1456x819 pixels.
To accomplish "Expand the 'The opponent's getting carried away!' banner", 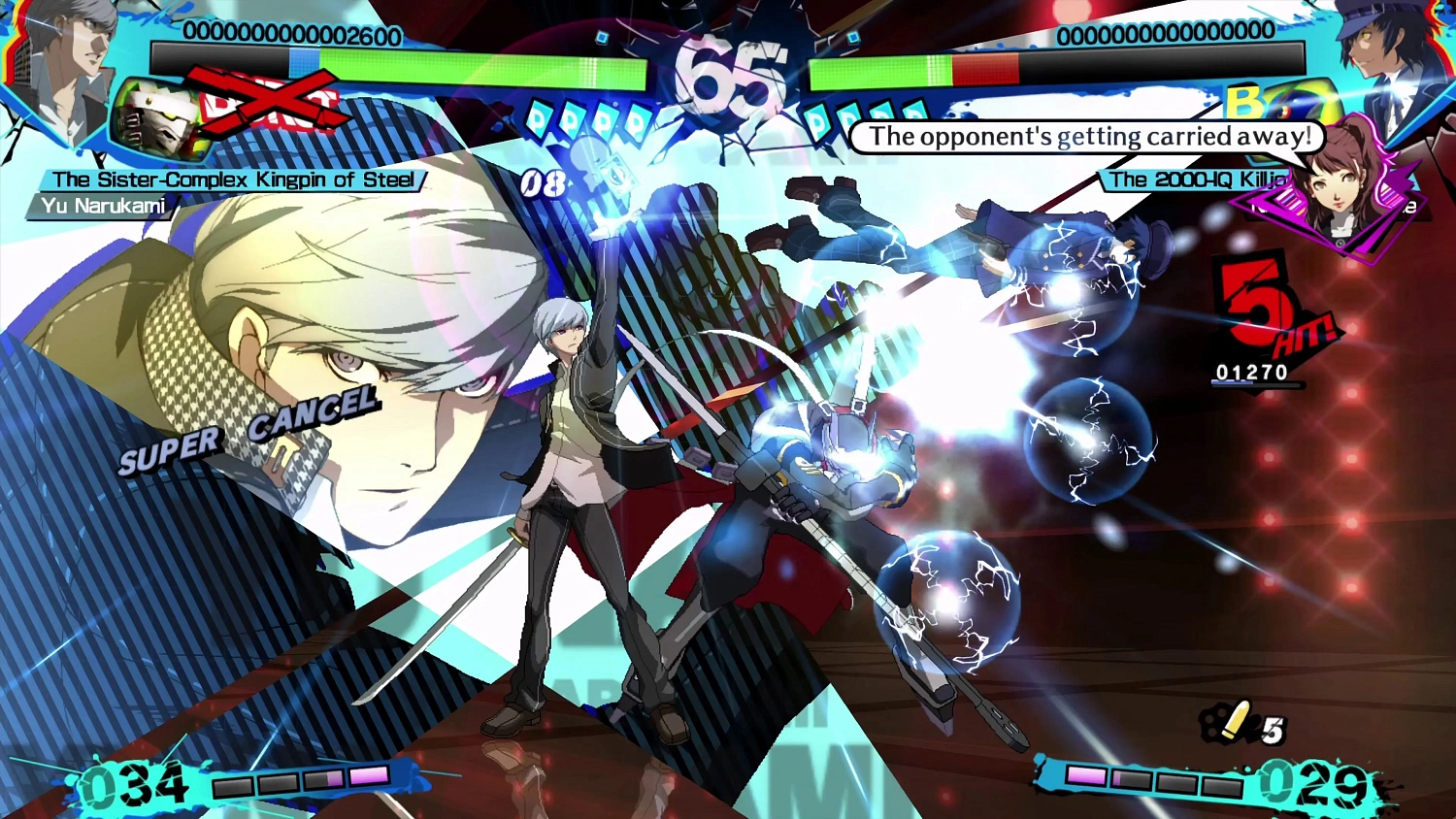I will 1087,137.
